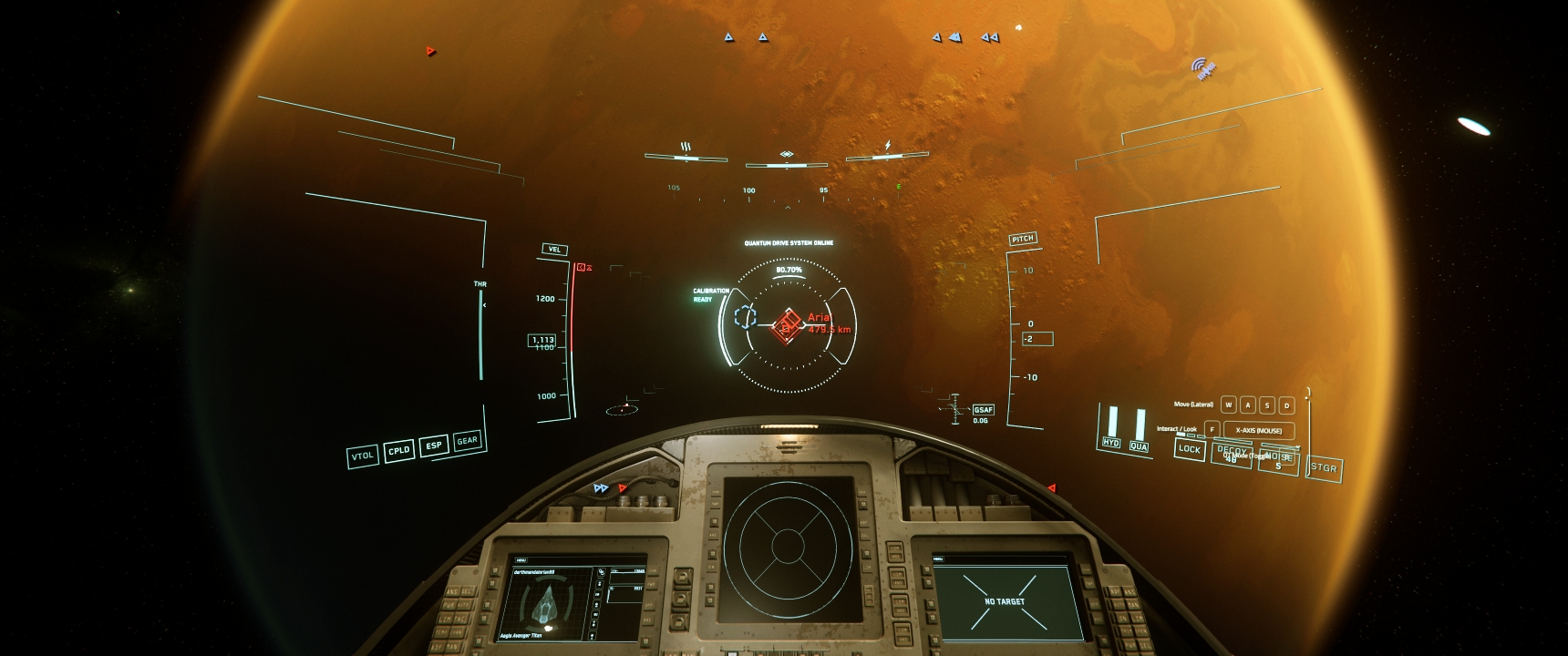Open the MENU on the target screen
1568x656 pixels.
938,559
